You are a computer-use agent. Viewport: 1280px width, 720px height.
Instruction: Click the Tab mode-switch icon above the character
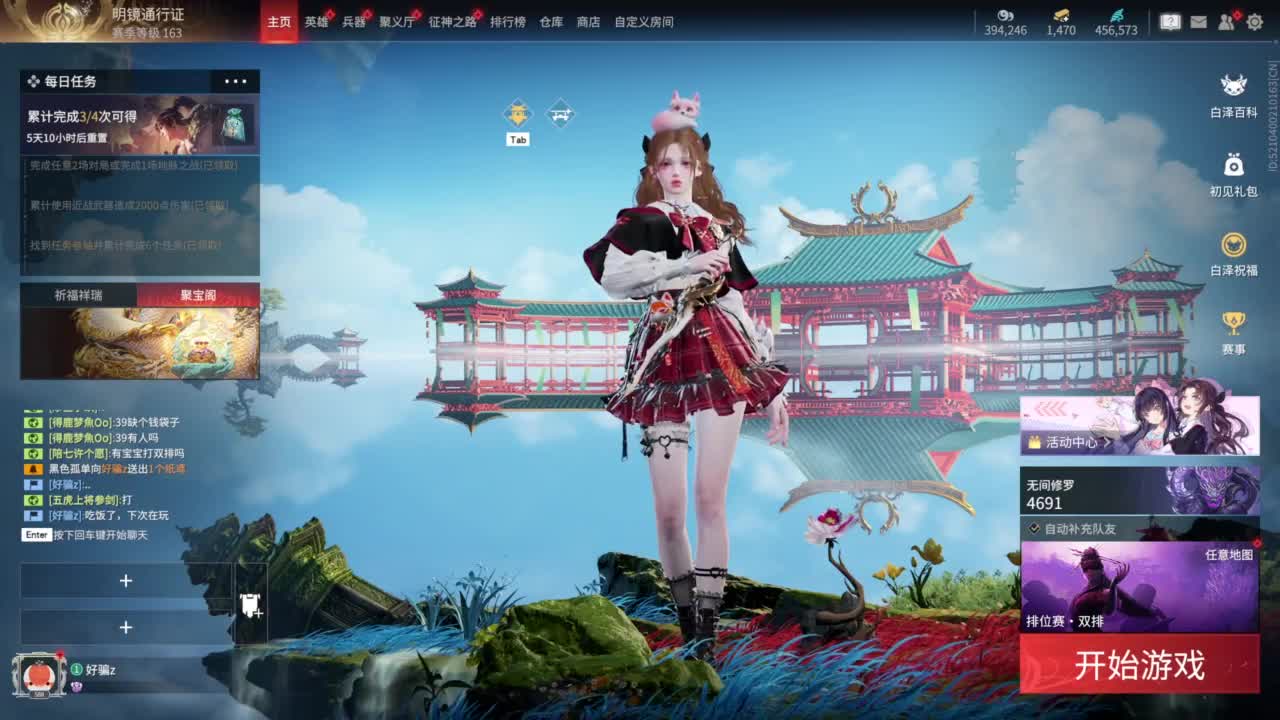(516, 113)
